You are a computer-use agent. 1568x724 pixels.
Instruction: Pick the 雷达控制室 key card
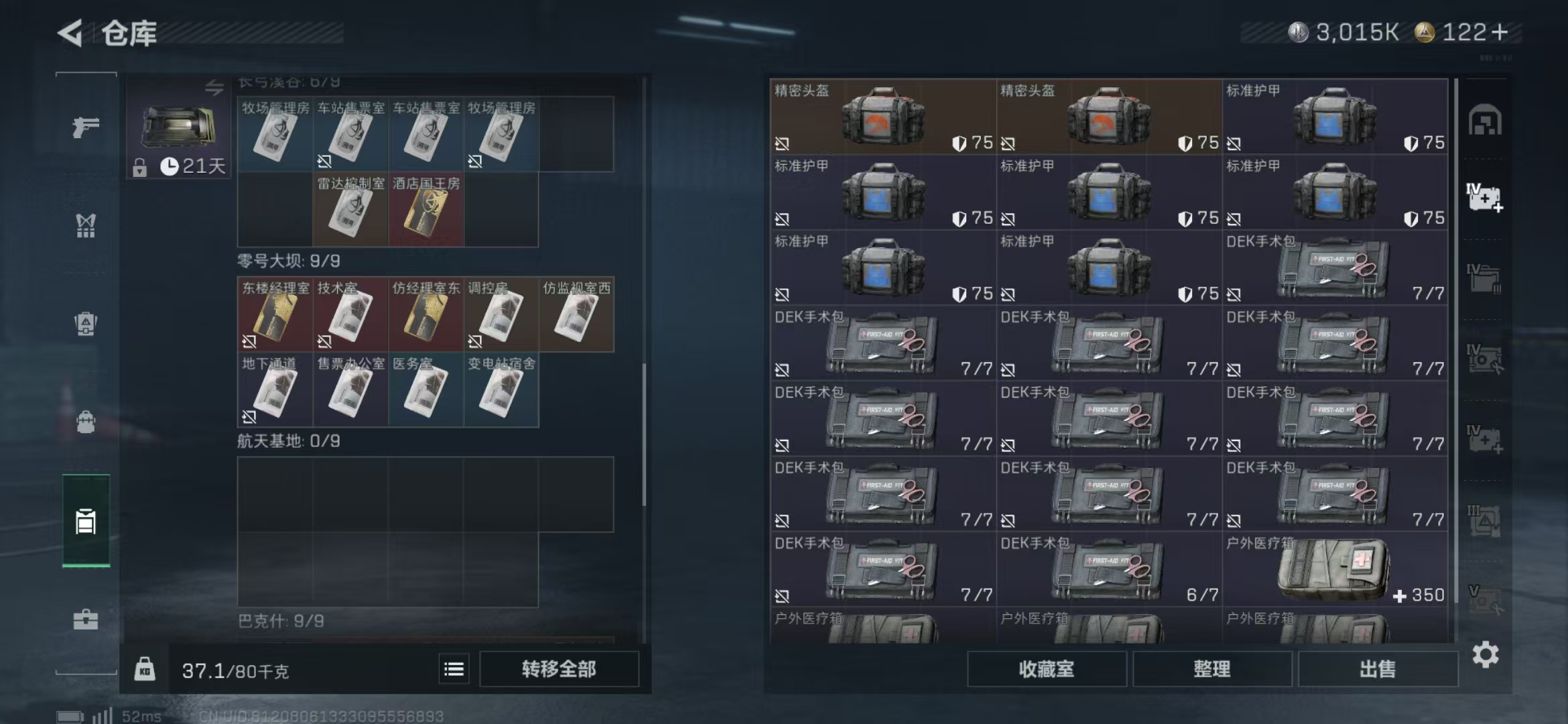pos(350,210)
